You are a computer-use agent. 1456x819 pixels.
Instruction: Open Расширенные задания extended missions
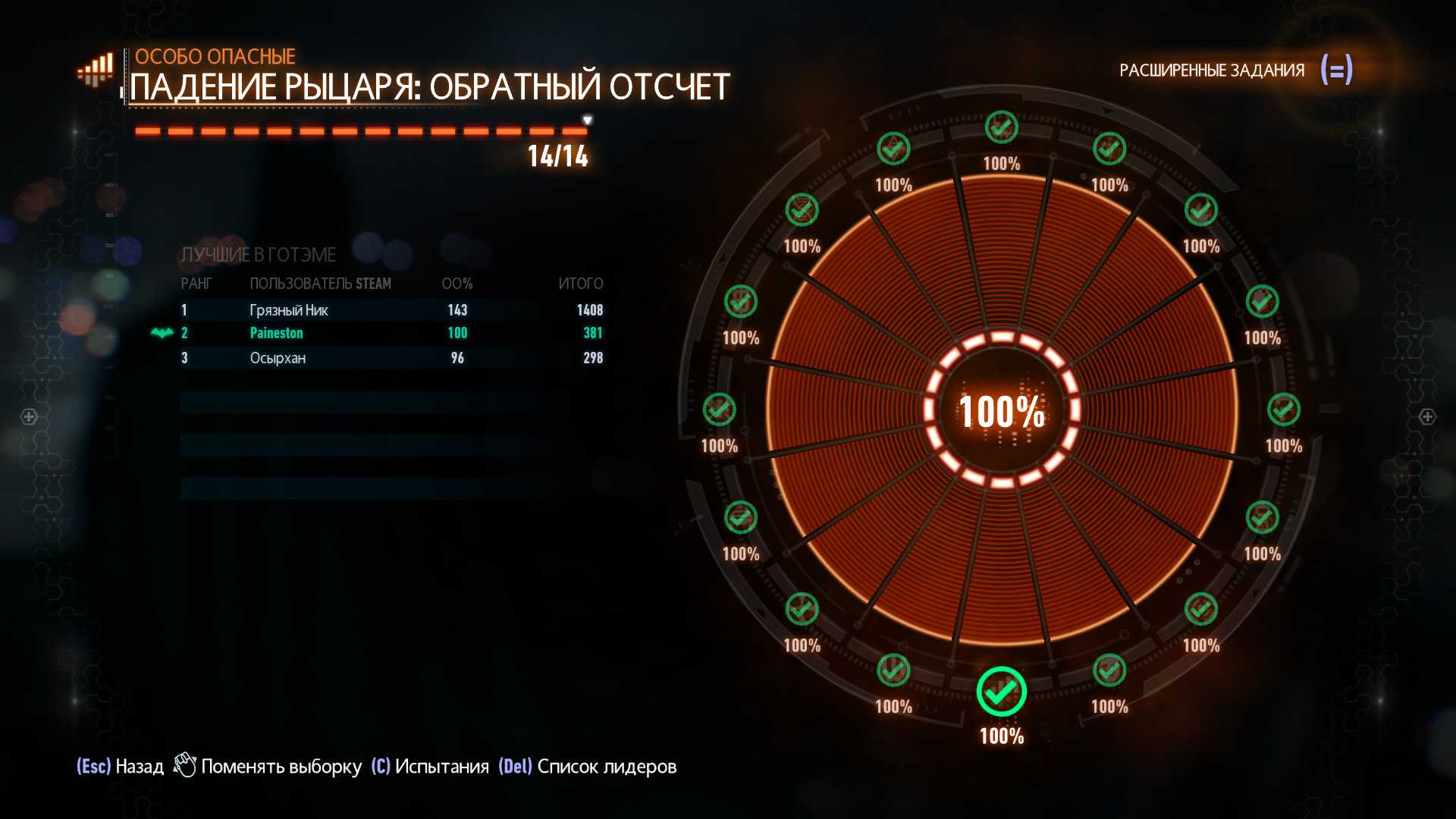1235,71
